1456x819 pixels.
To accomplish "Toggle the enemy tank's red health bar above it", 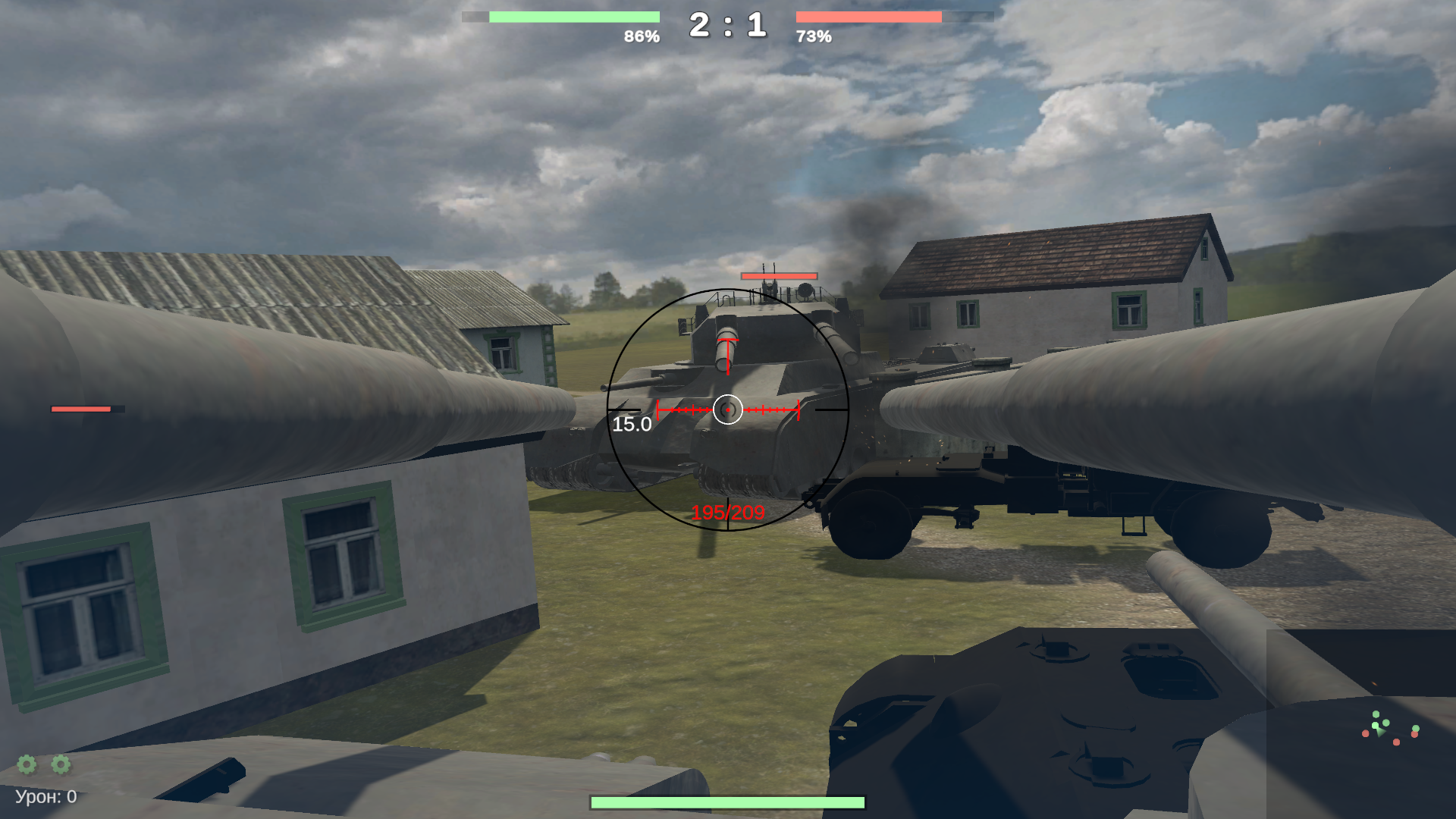I will [779, 276].
